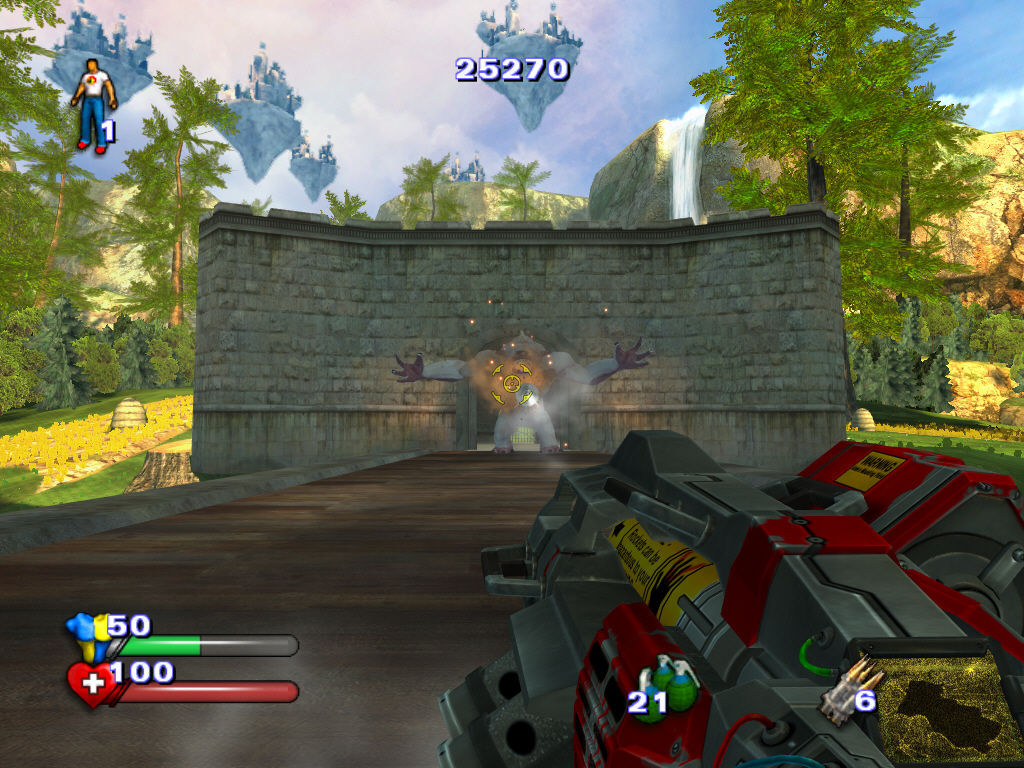
Task: Click the red heart health icon
Action: point(90,685)
